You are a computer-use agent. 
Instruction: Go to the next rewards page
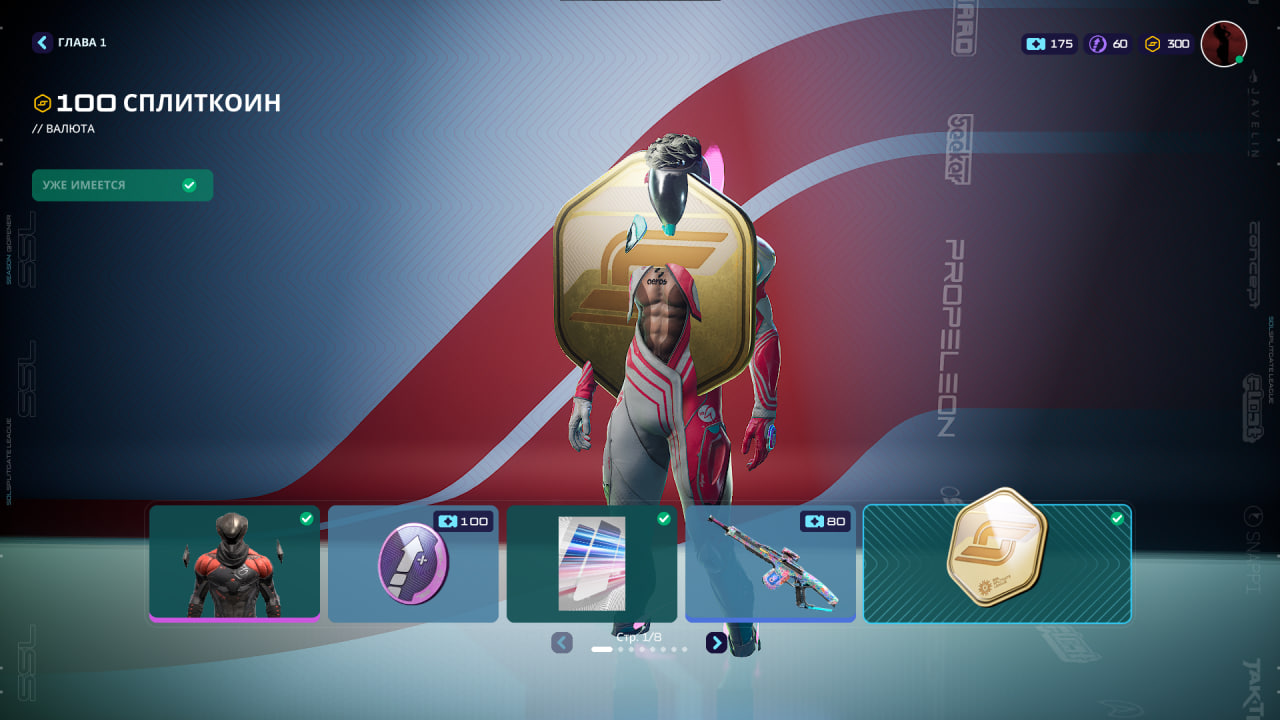pyautogui.click(x=716, y=643)
